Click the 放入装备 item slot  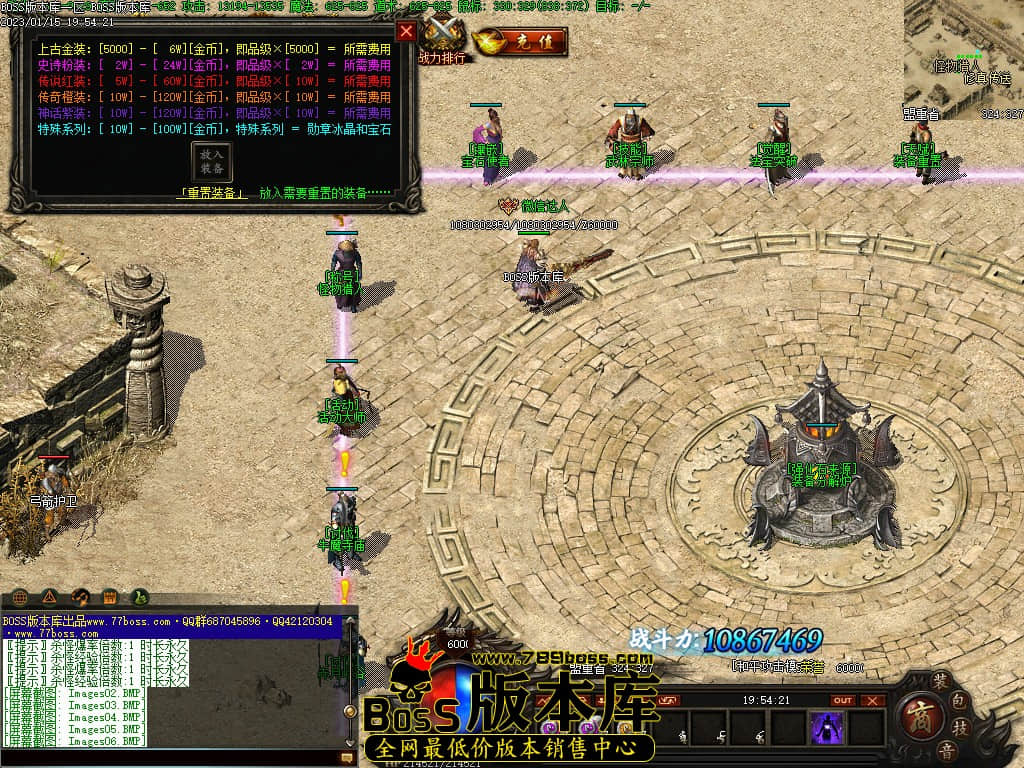212,162
